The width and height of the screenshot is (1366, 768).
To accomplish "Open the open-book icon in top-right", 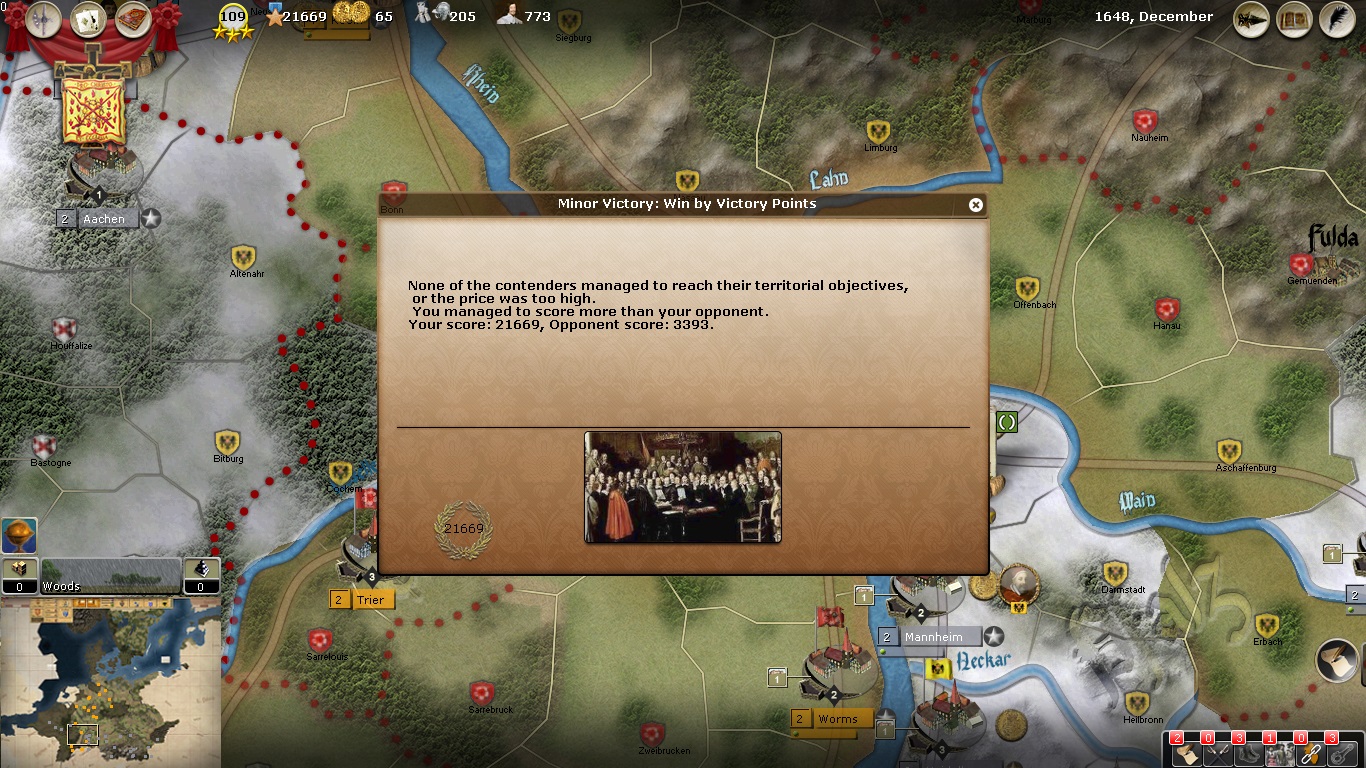I will 1295,19.
